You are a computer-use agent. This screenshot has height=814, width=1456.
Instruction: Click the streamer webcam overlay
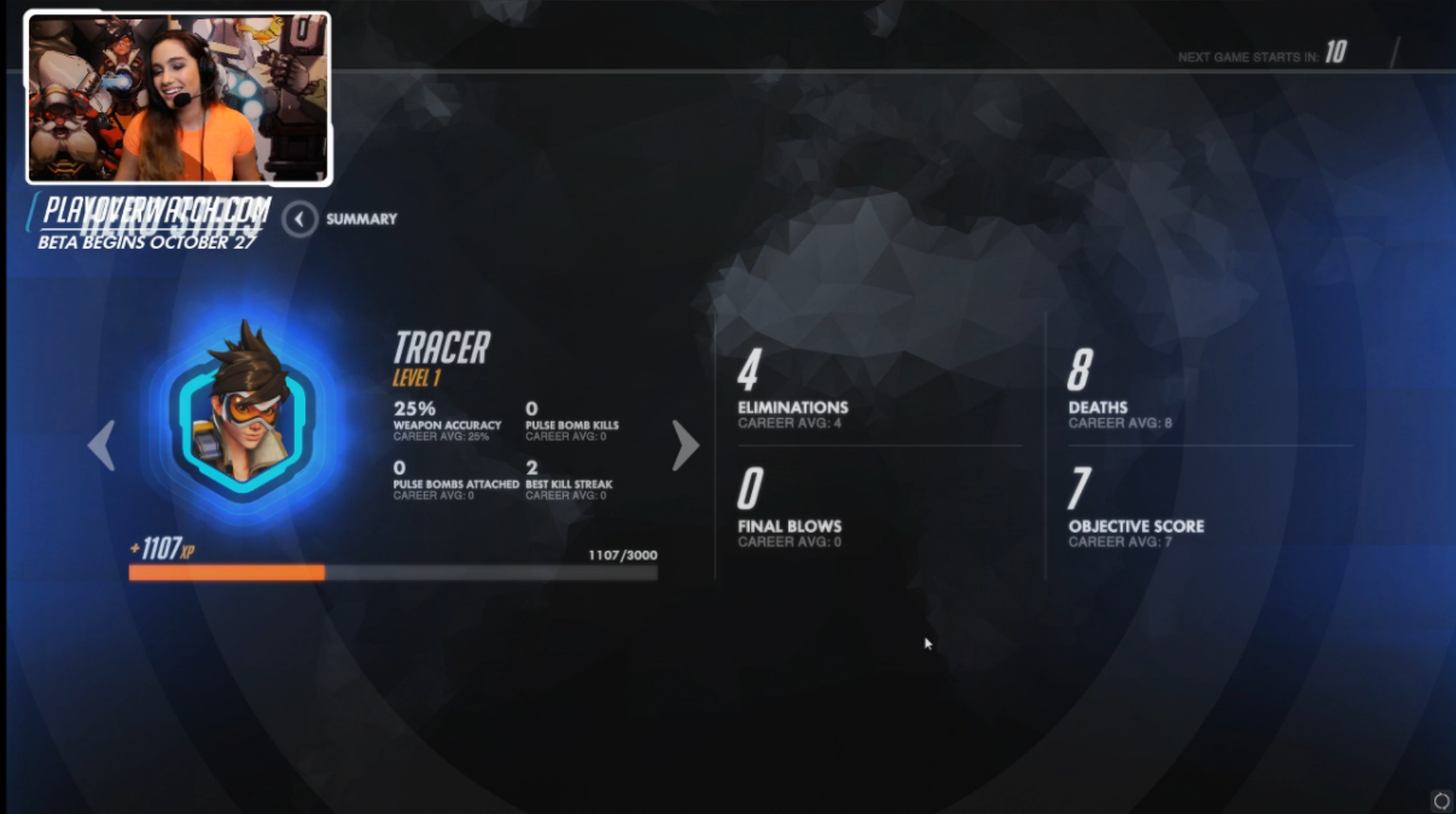pos(179,98)
